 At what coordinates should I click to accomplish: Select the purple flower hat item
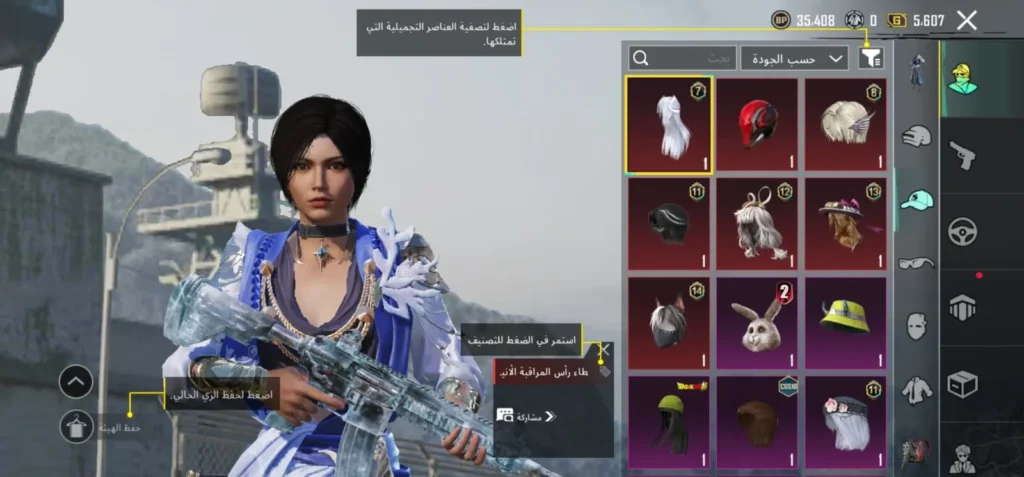click(x=845, y=223)
